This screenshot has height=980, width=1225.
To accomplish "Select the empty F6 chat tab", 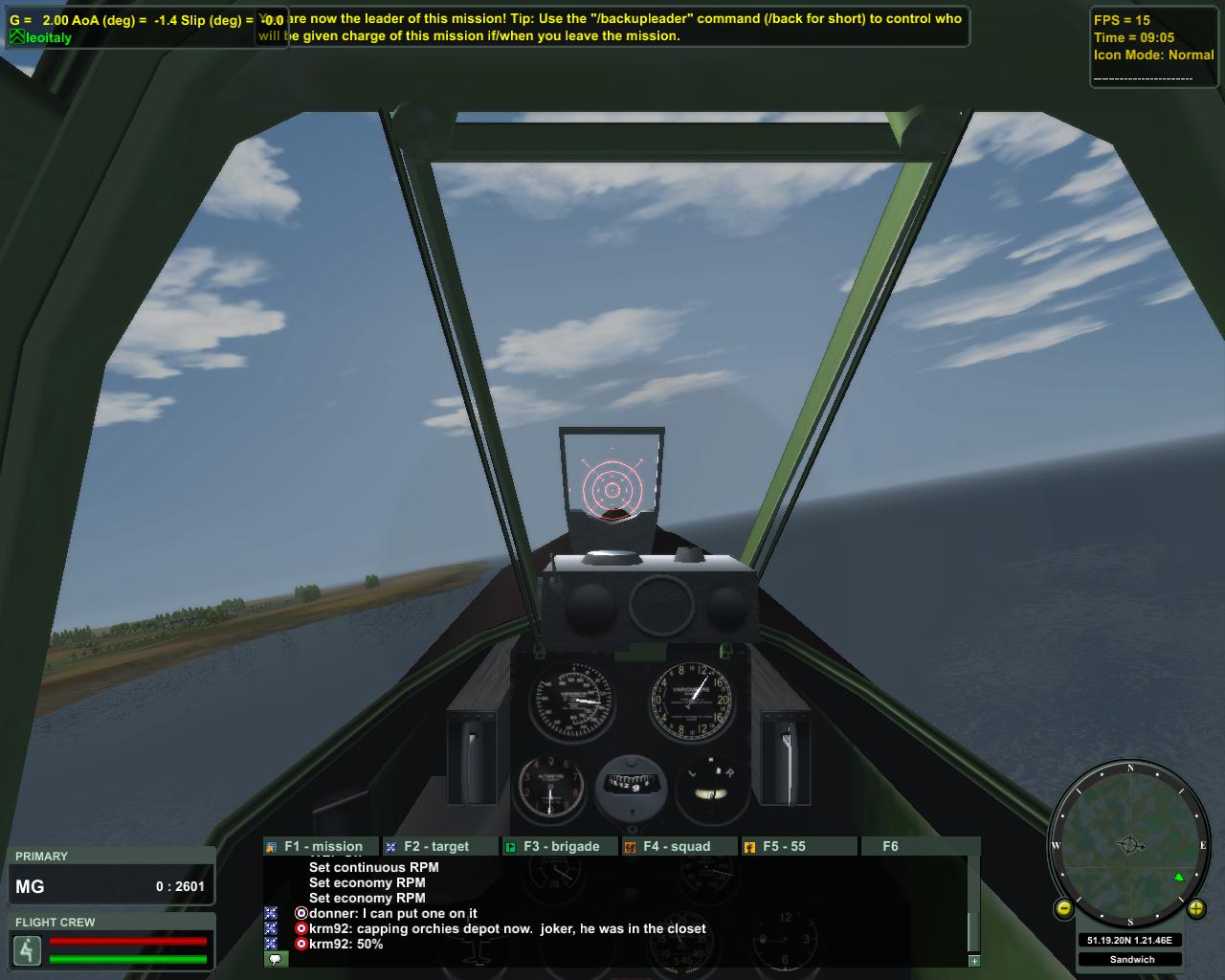I will point(890,846).
